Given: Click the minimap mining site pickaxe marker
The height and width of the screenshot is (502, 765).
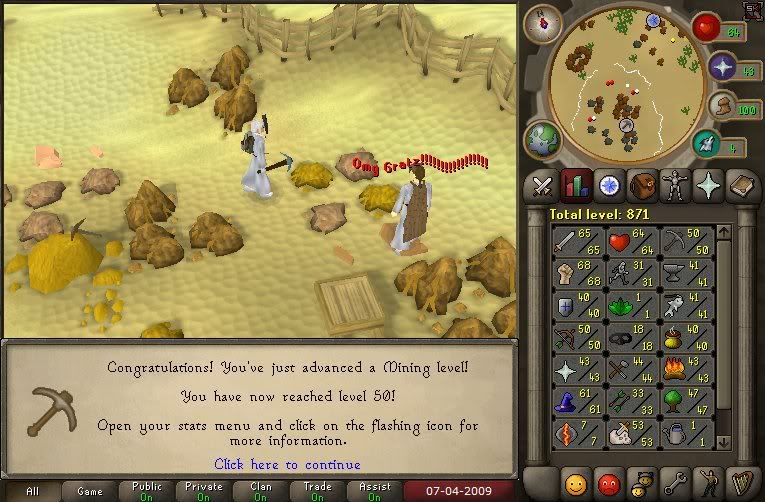Looking at the screenshot, I should tap(628, 127).
